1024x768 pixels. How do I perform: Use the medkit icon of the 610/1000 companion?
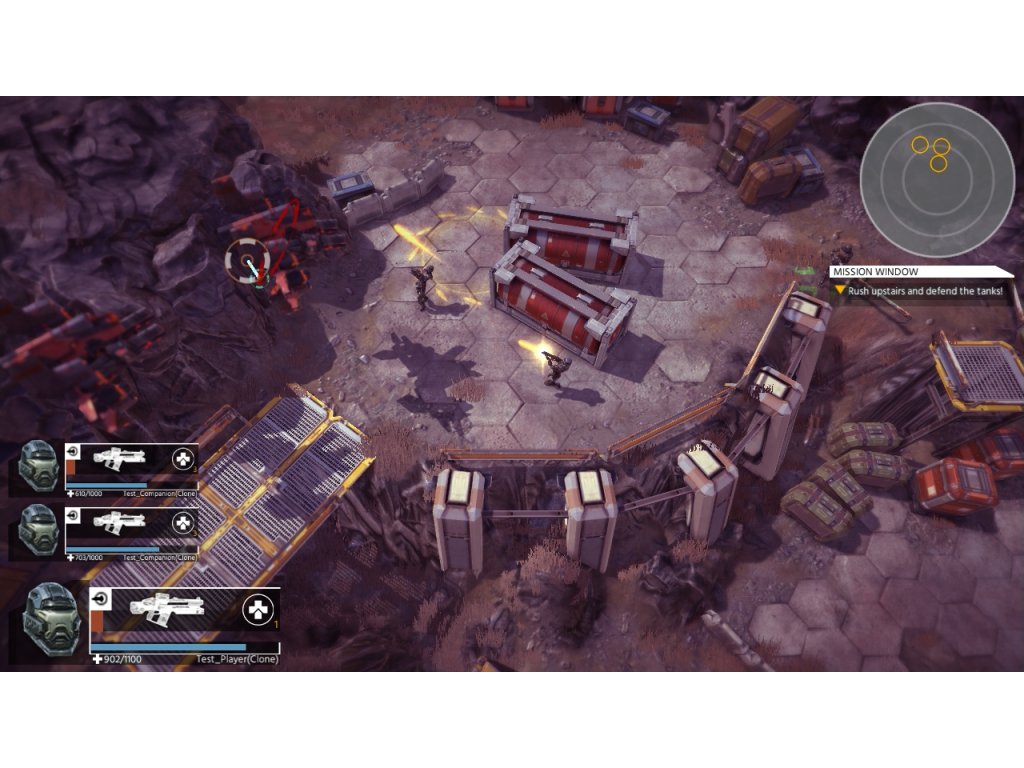point(183,459)
